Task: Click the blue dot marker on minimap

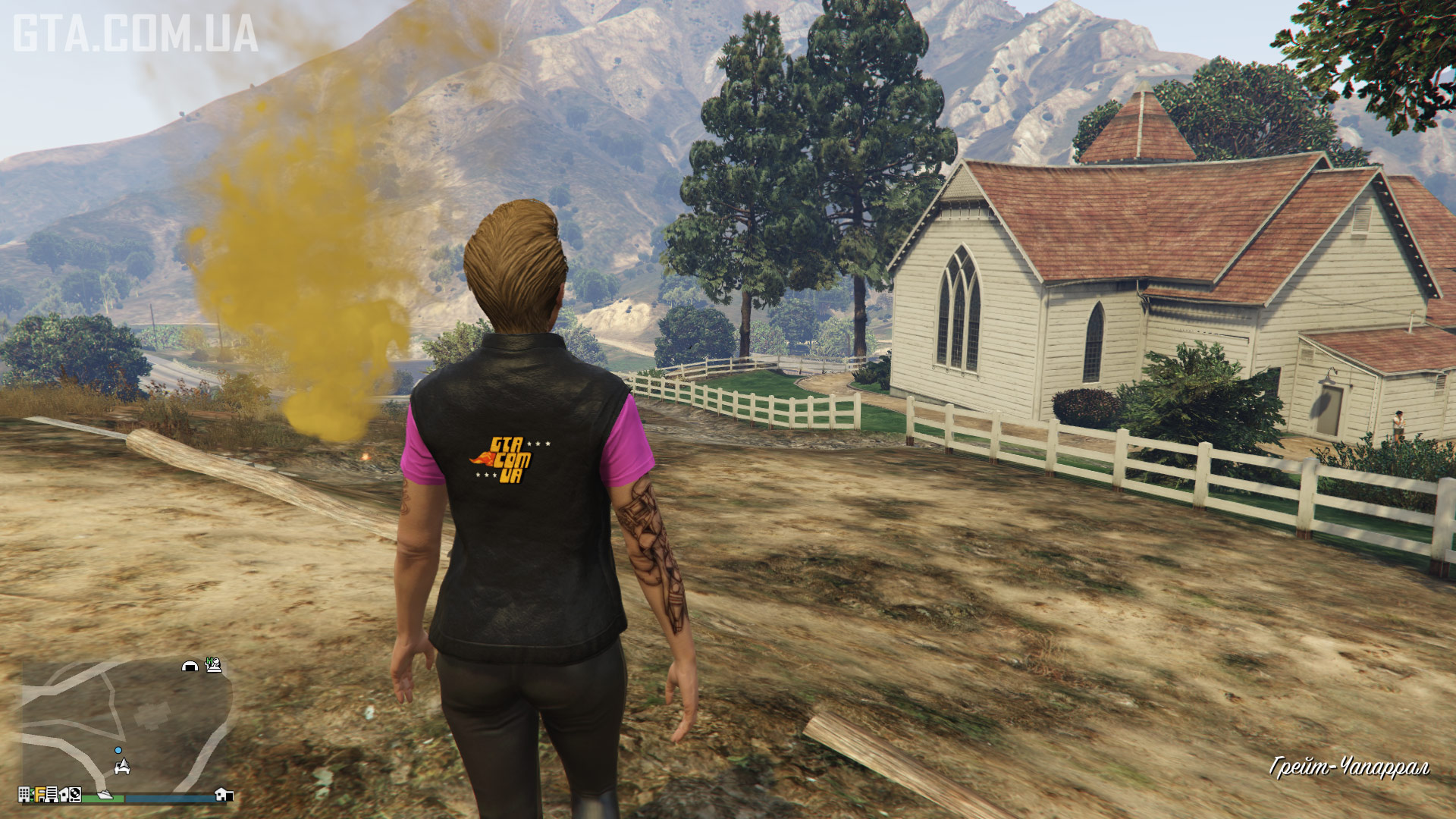Action: click(118, 750)
